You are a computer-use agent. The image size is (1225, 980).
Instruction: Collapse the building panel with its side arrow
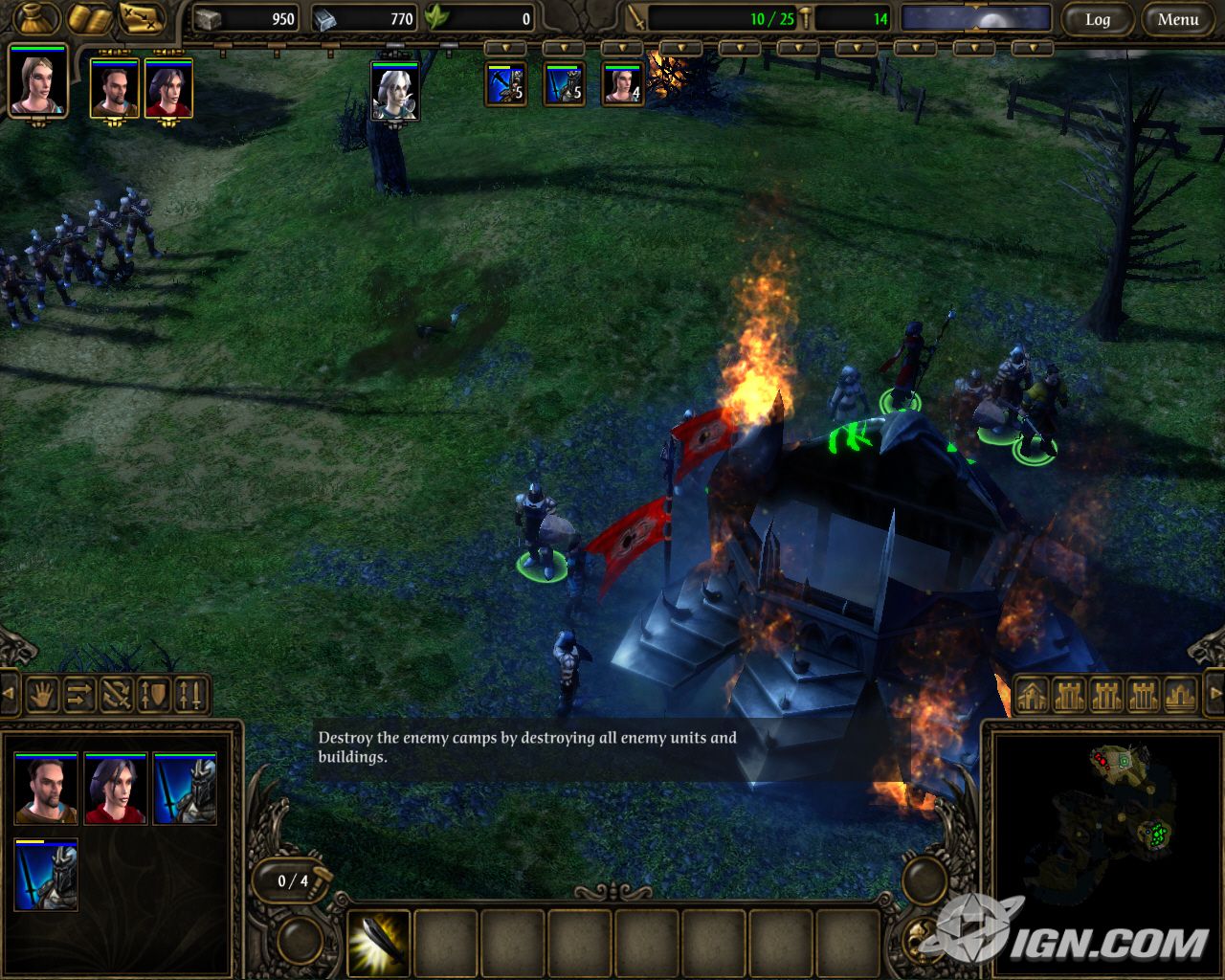pos(1217,695)
